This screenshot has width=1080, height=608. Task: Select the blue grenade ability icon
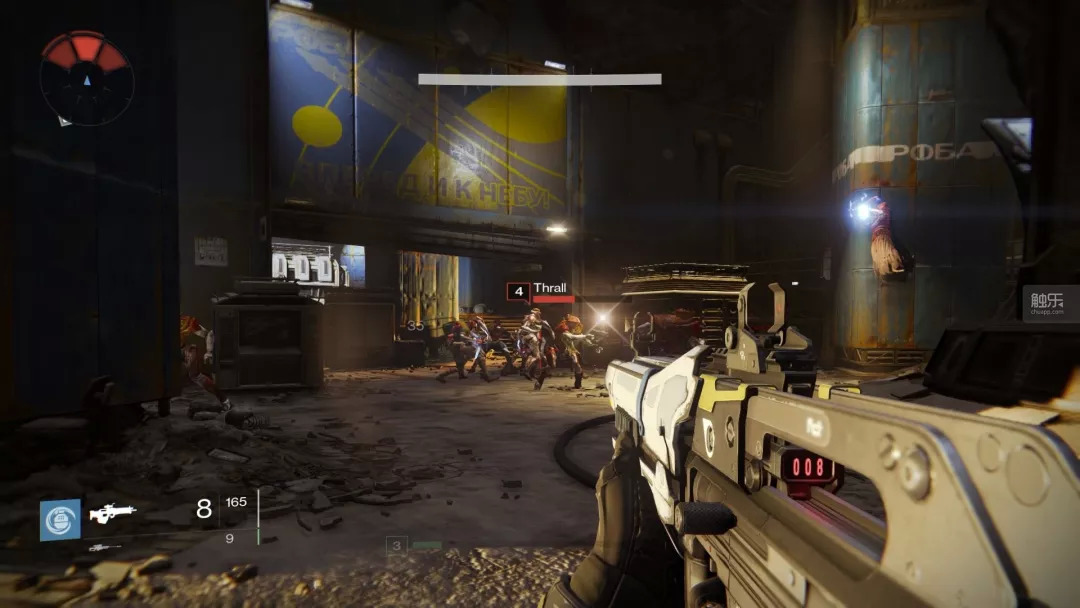tap(60, 520)
